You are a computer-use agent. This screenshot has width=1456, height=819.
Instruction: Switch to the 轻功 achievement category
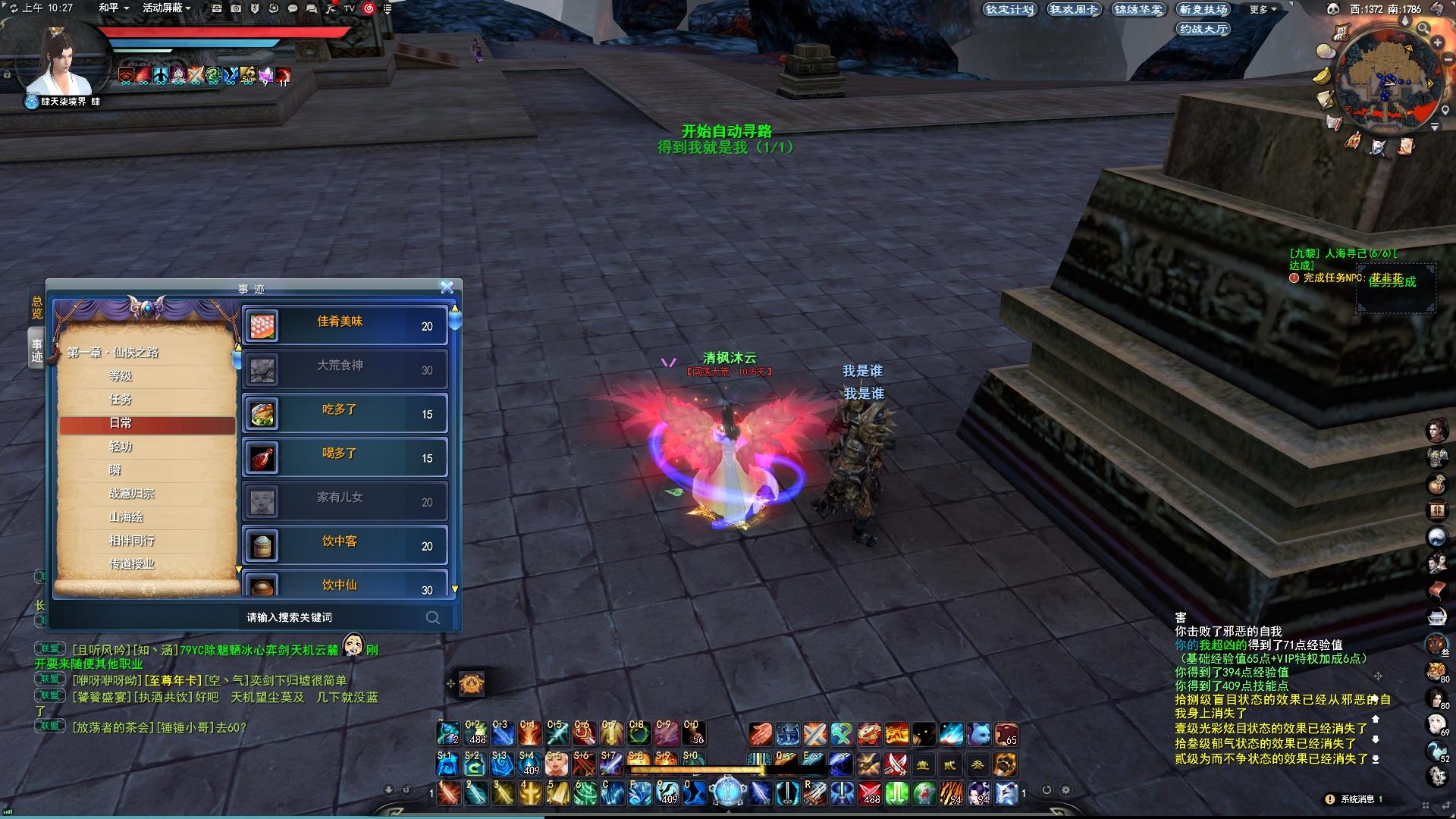(x=121, y=447)
